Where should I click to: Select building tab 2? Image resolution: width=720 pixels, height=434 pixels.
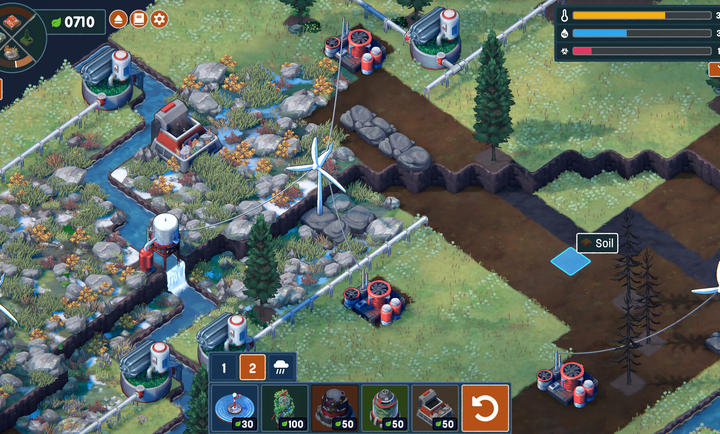click(252, 368)
